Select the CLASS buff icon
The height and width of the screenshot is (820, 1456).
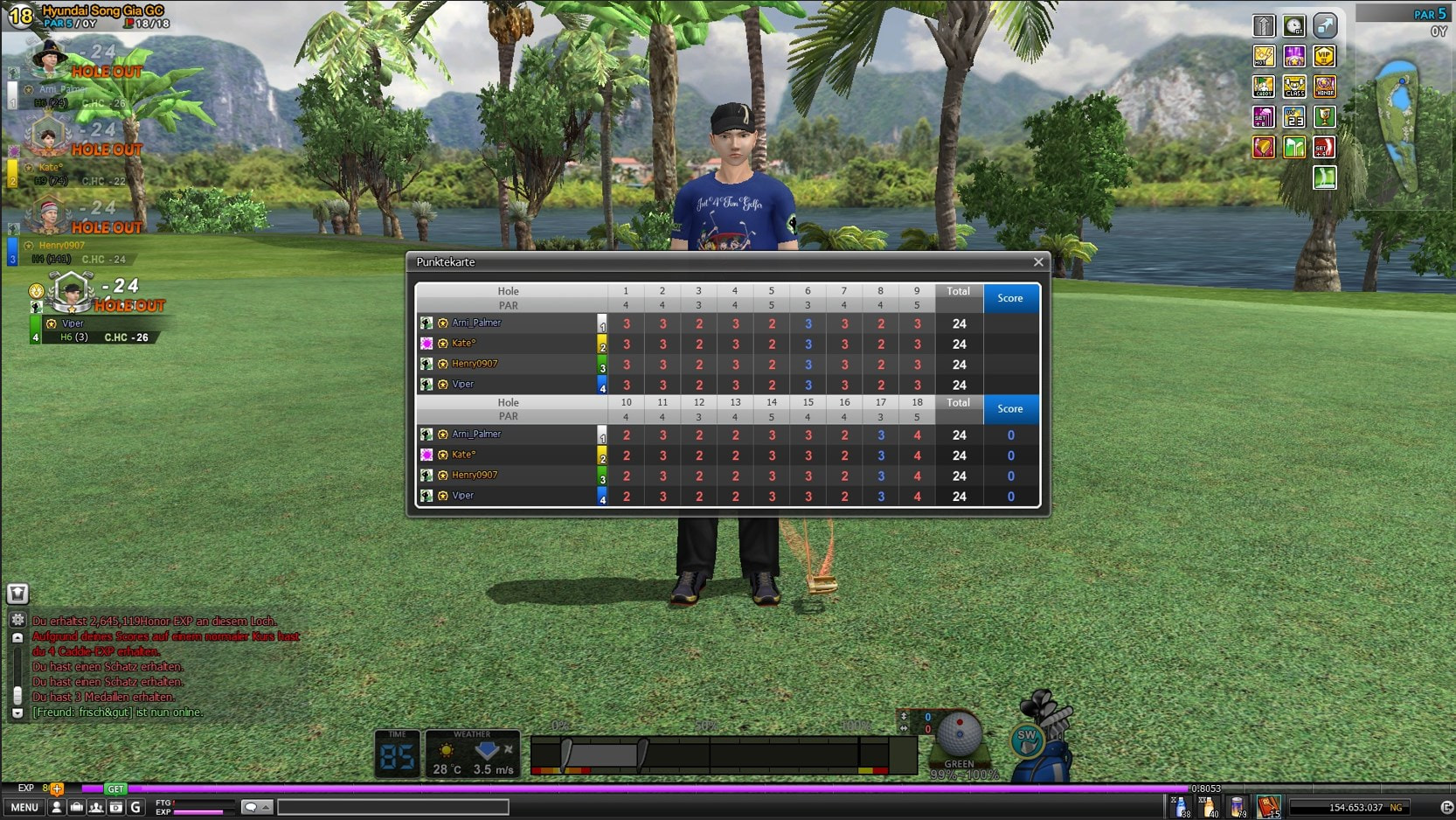coord(1294,87)
